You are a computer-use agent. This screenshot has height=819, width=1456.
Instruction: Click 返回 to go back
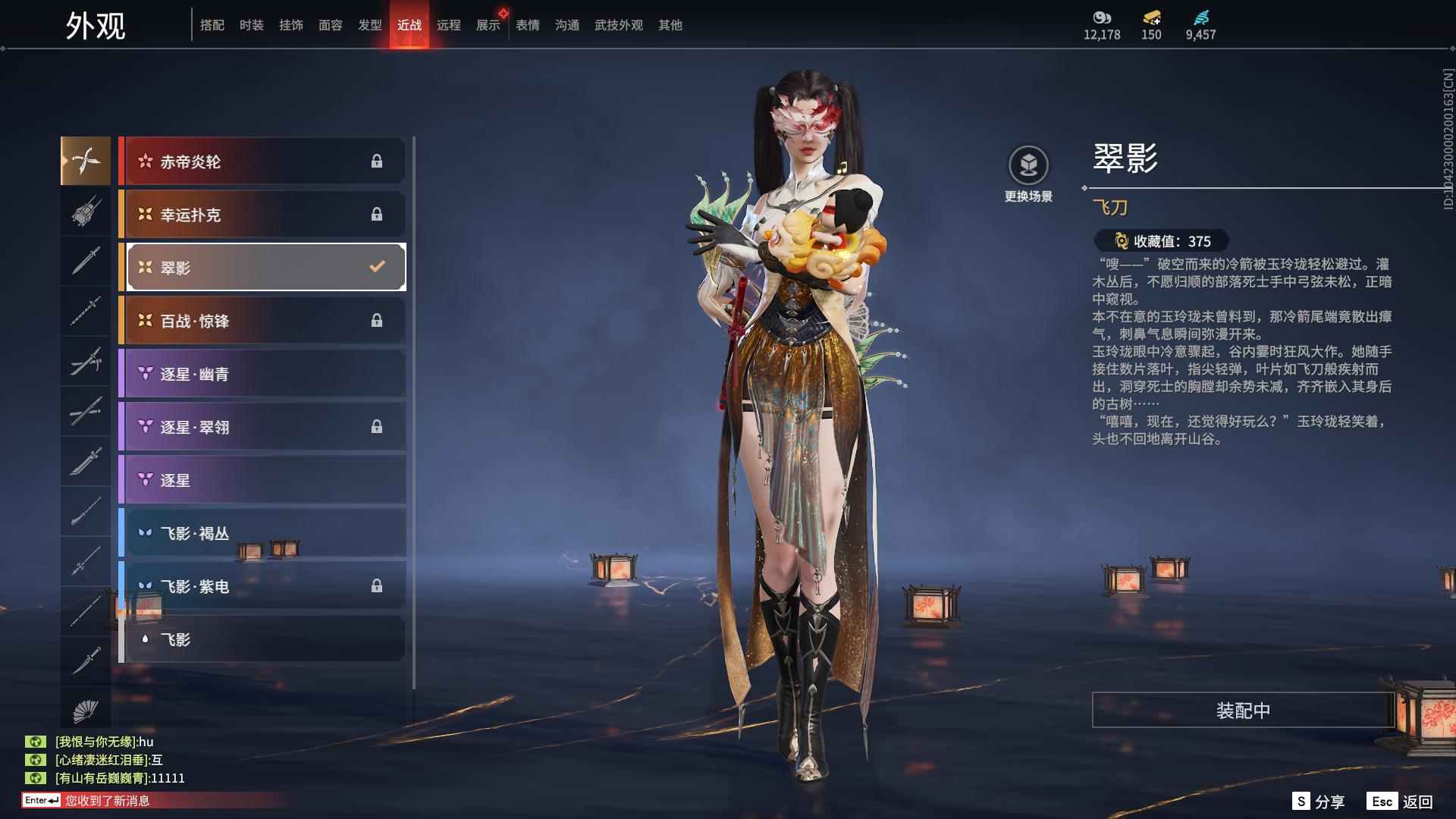pyautogui.click(x=1401, y=802)
